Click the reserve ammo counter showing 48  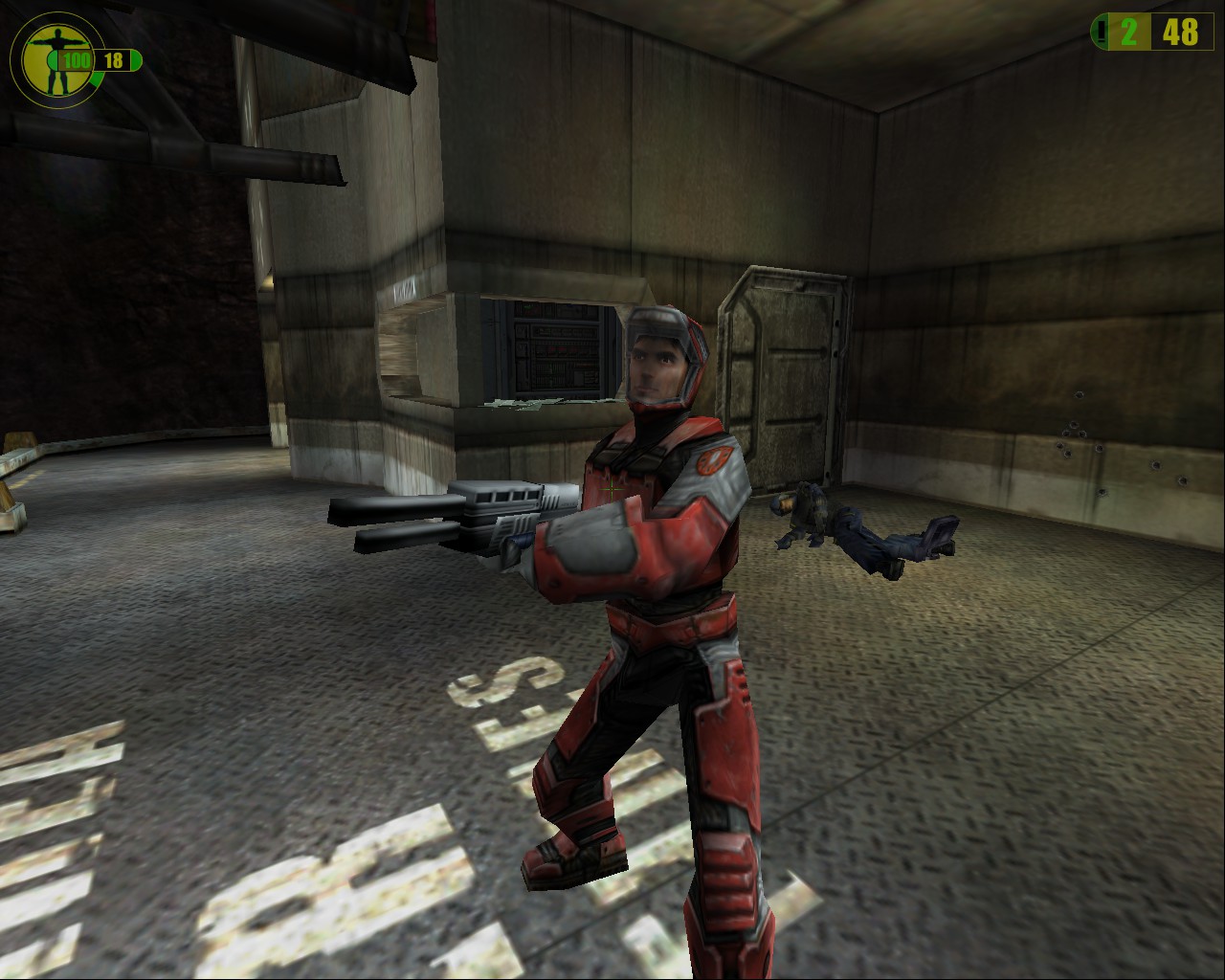(1180, 32)
